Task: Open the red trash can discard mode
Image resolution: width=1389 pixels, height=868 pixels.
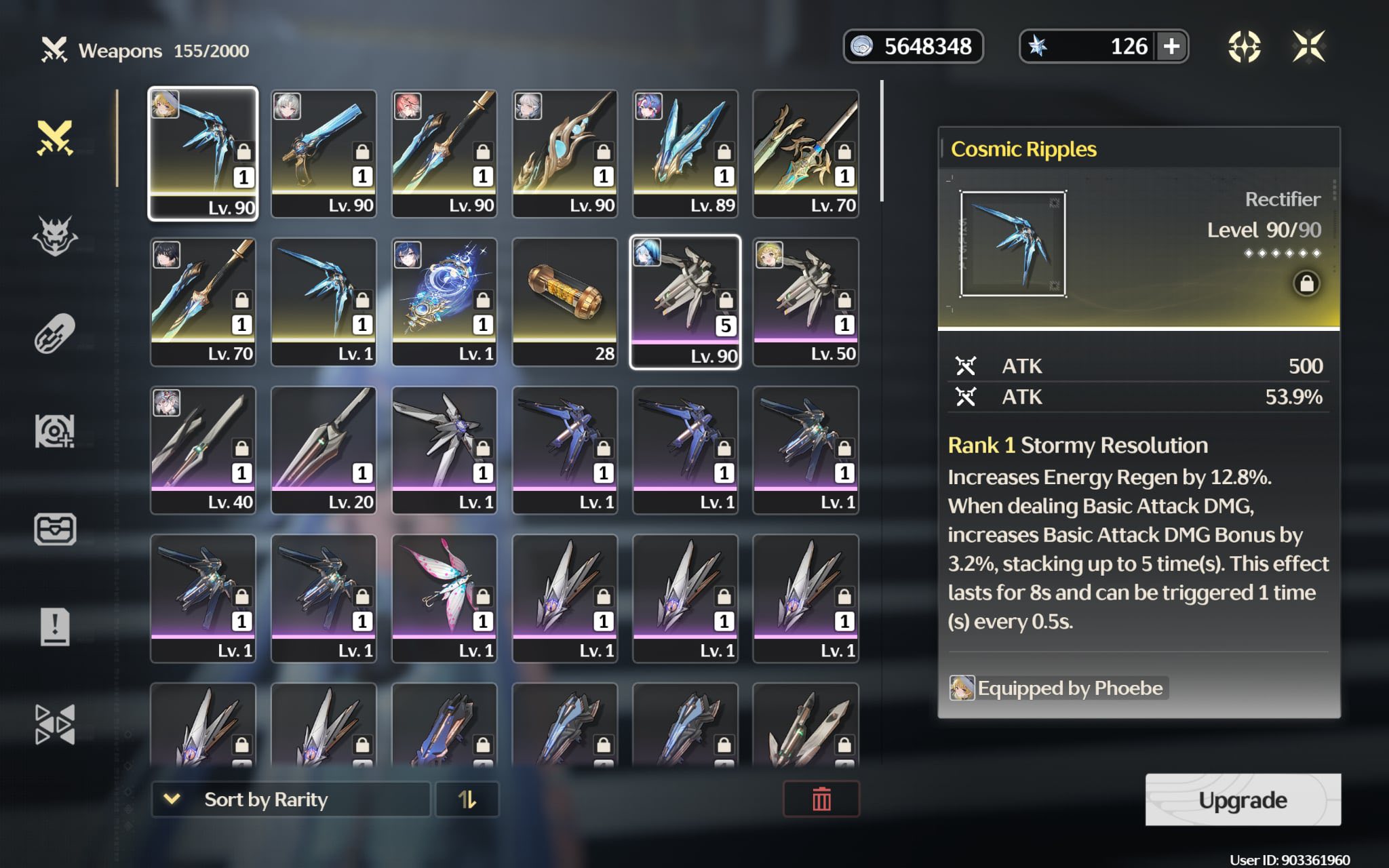Action: pyautogui.click(x=821, y=800)
